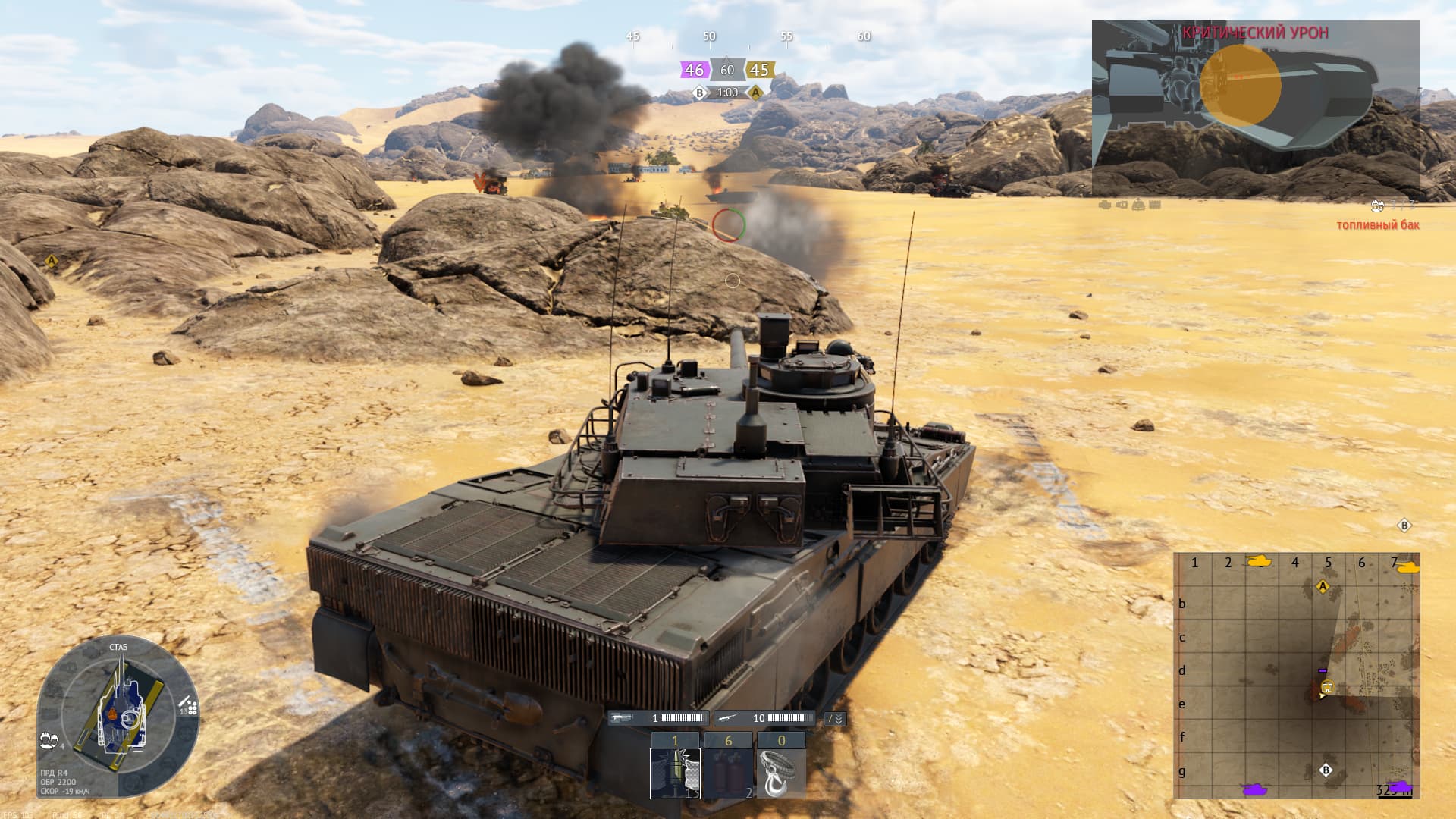Click zone A indicator under score bar
This screenshot has width=1456, height=819.
[755, 93]
